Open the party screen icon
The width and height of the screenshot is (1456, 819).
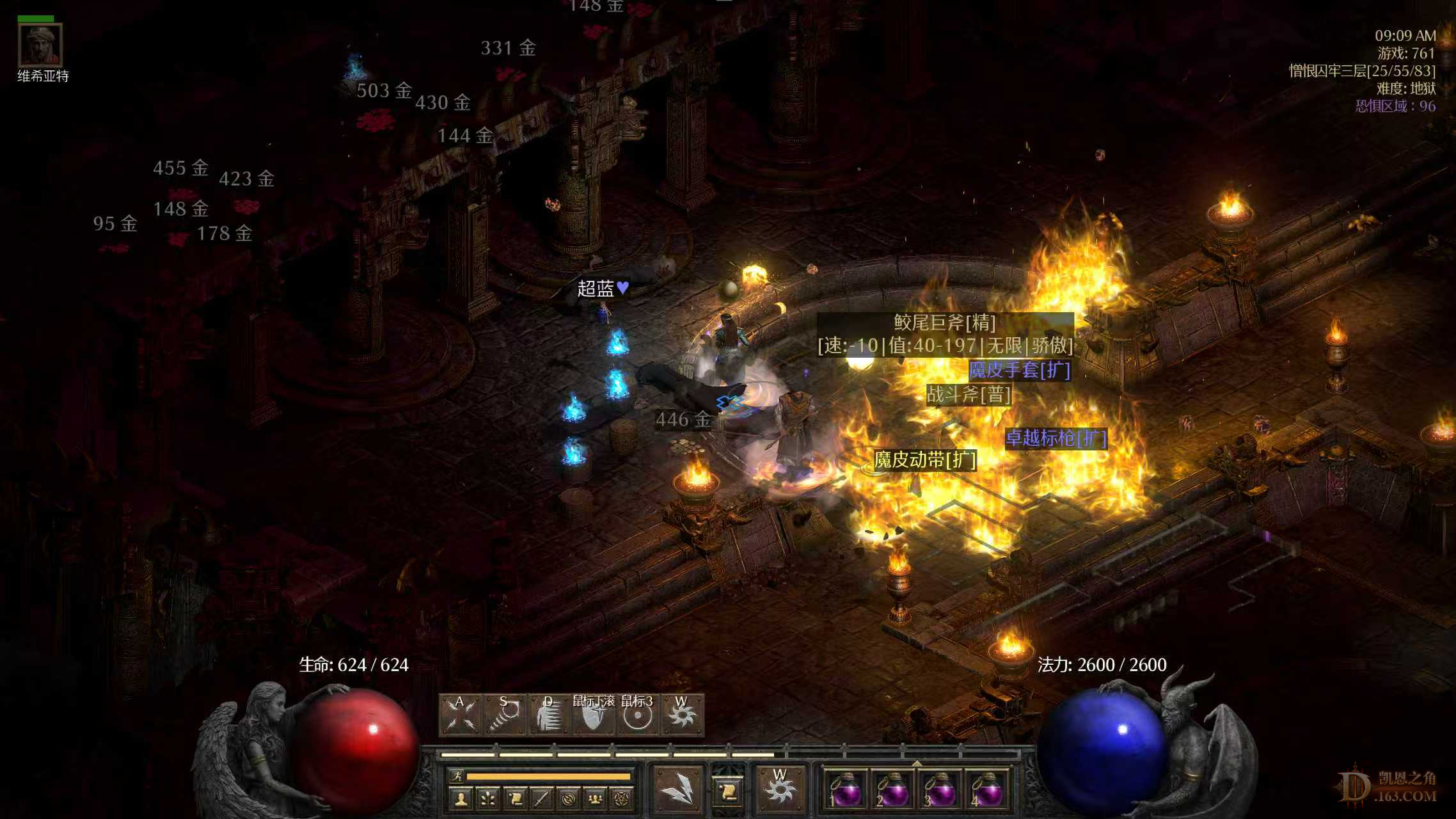(x=595, y=799)
